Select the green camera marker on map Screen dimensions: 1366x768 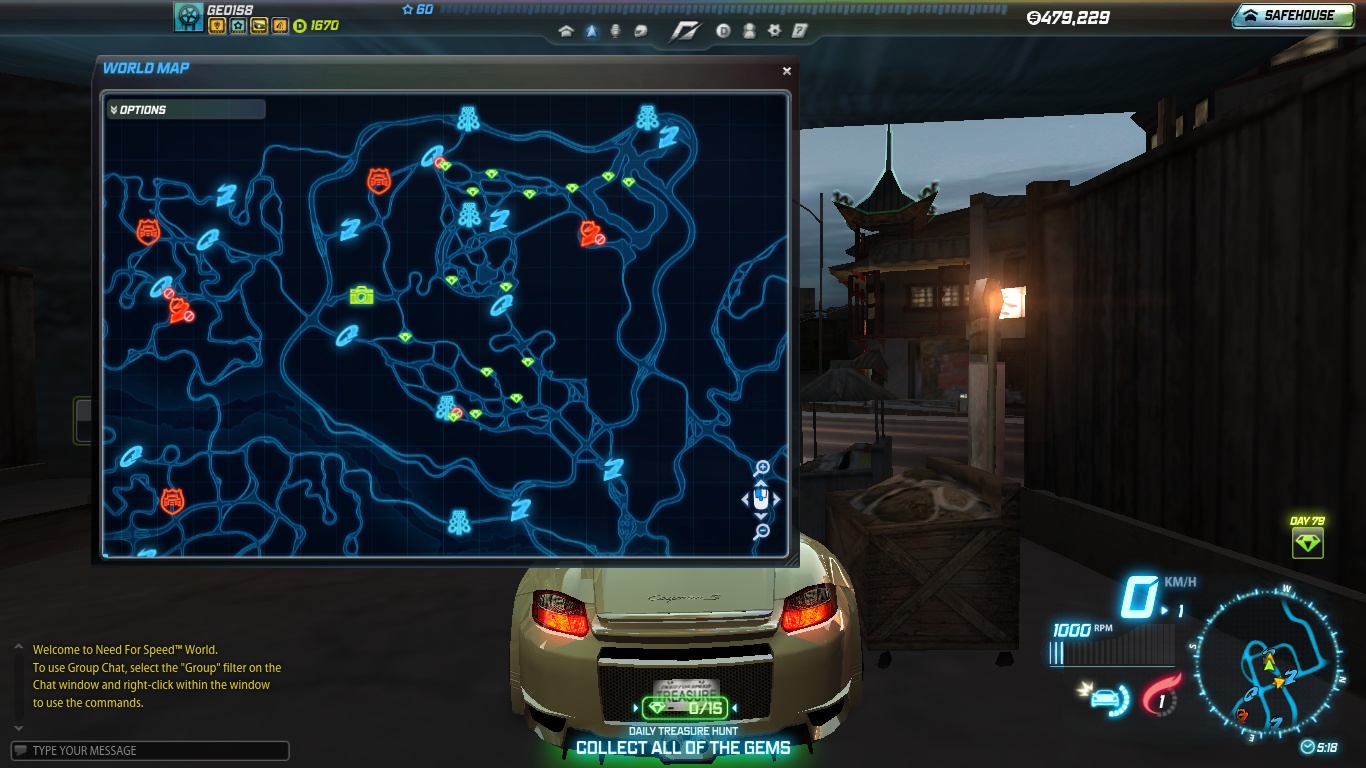click(x=361, y=295)
